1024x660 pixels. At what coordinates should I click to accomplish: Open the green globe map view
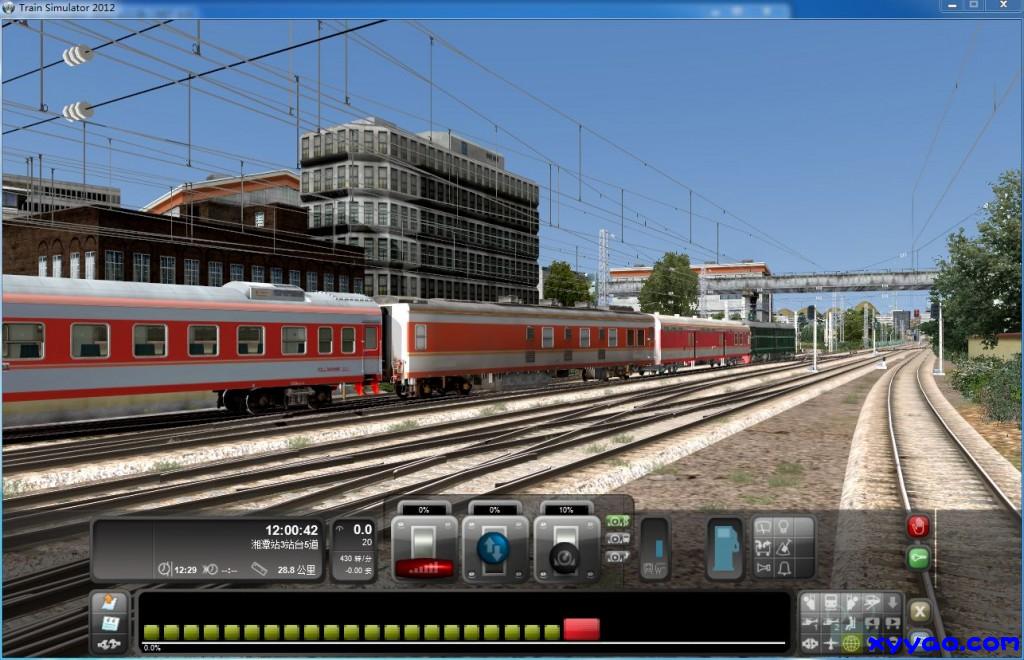coord(851,642)
